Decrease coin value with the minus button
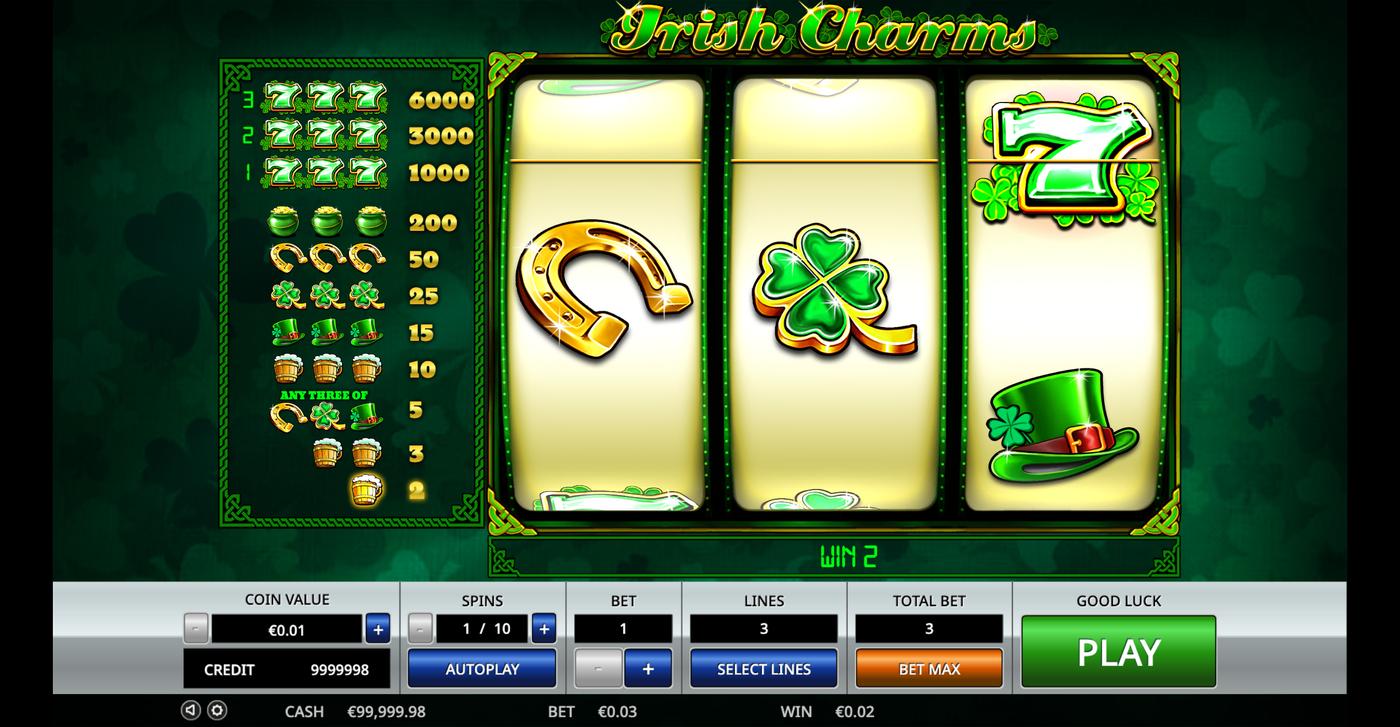The height and width of the screenshot is (727, 1400). 196,629
